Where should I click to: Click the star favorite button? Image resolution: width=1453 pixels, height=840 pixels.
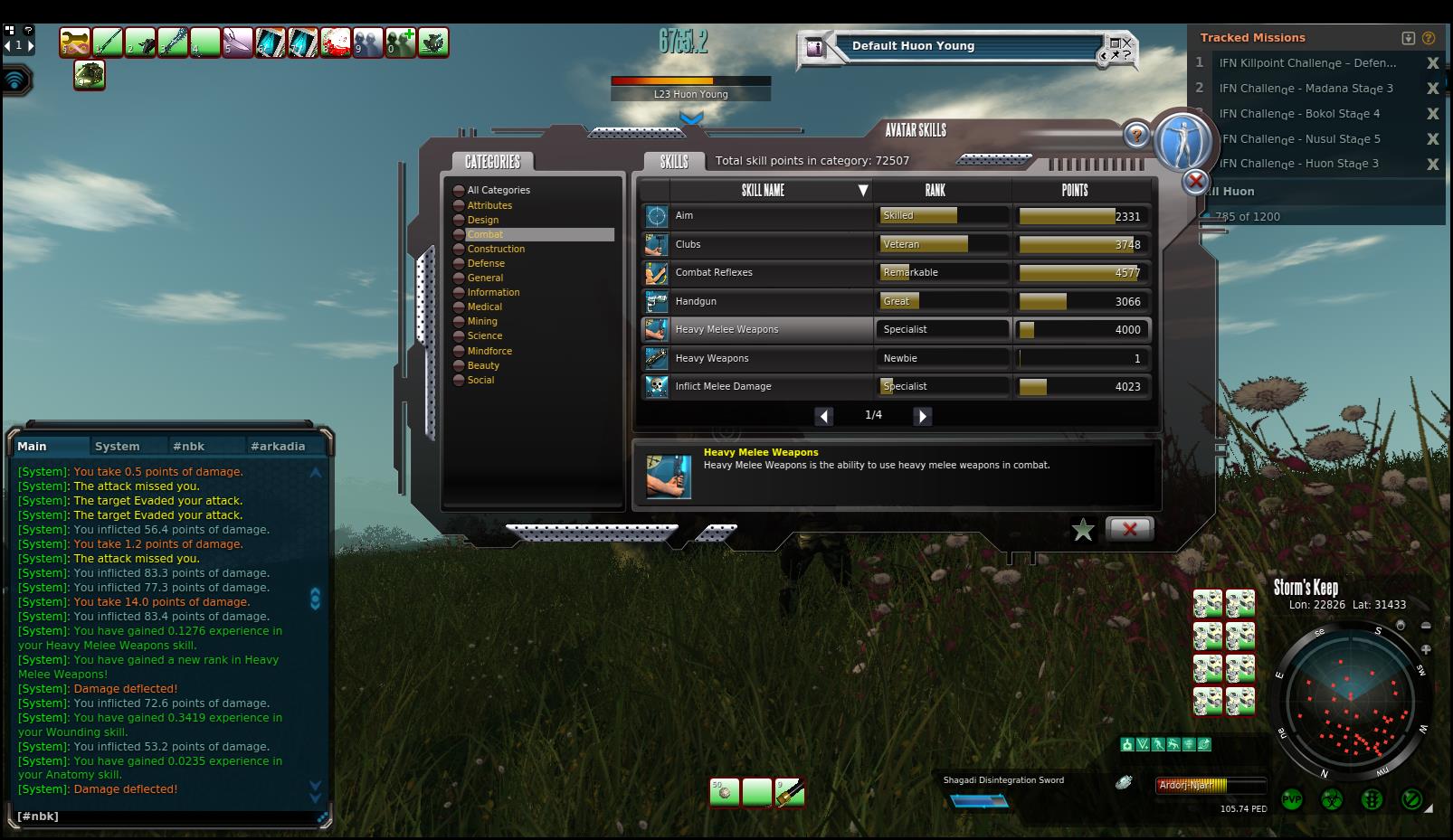1083,530
